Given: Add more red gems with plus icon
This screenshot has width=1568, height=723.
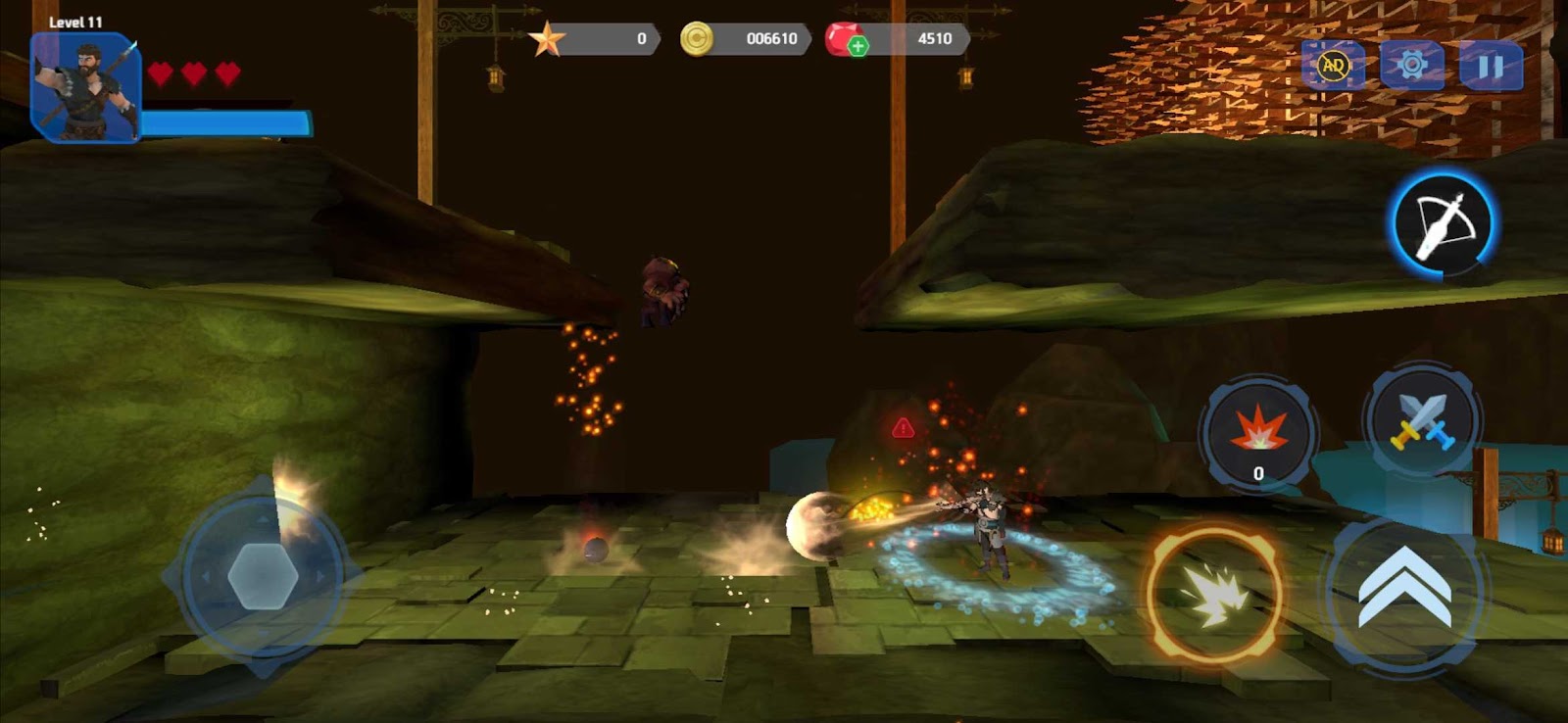Looking at the screenshot, I should (x=857, y=46).
